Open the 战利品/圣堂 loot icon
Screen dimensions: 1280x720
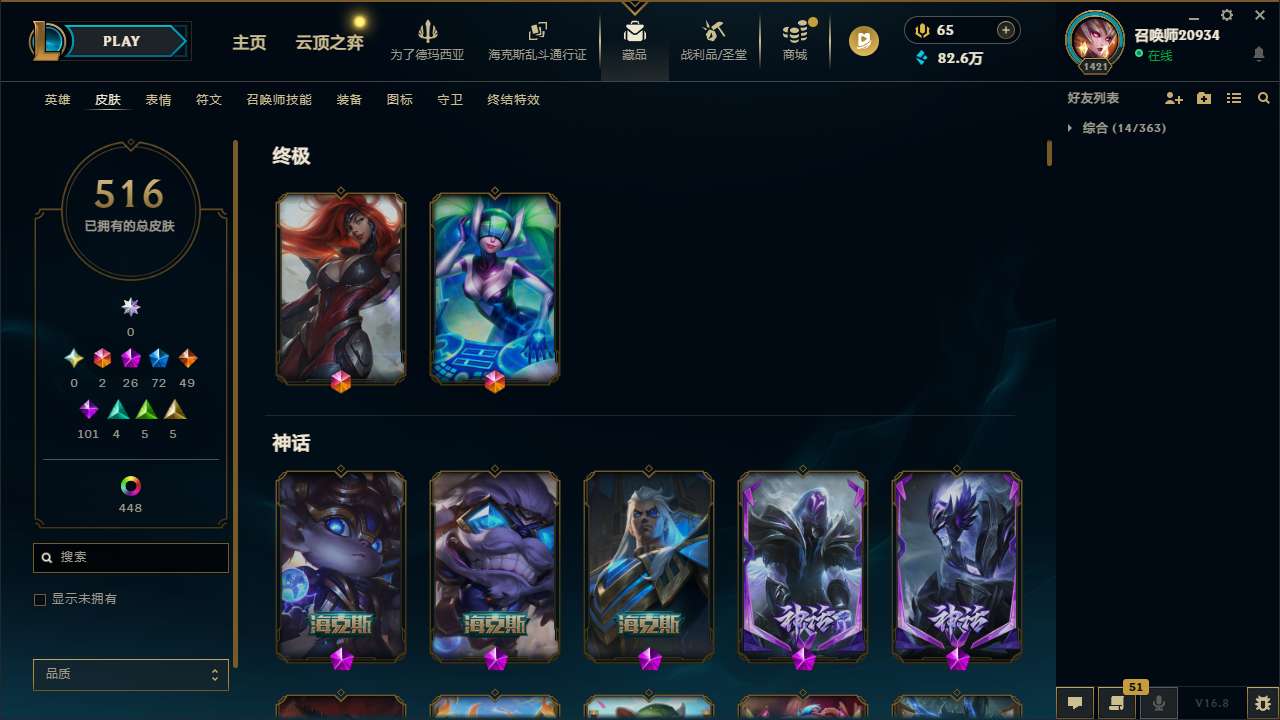(713, 33)
